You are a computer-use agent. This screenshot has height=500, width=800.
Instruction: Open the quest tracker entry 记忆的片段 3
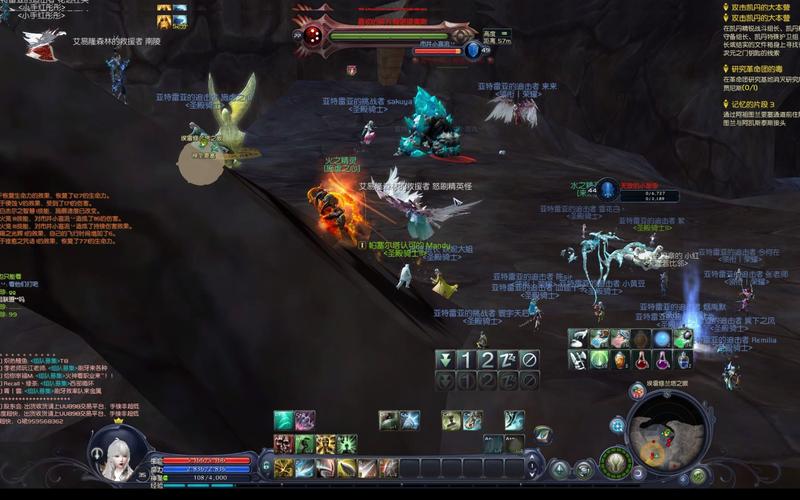click(x=760, y=104)
